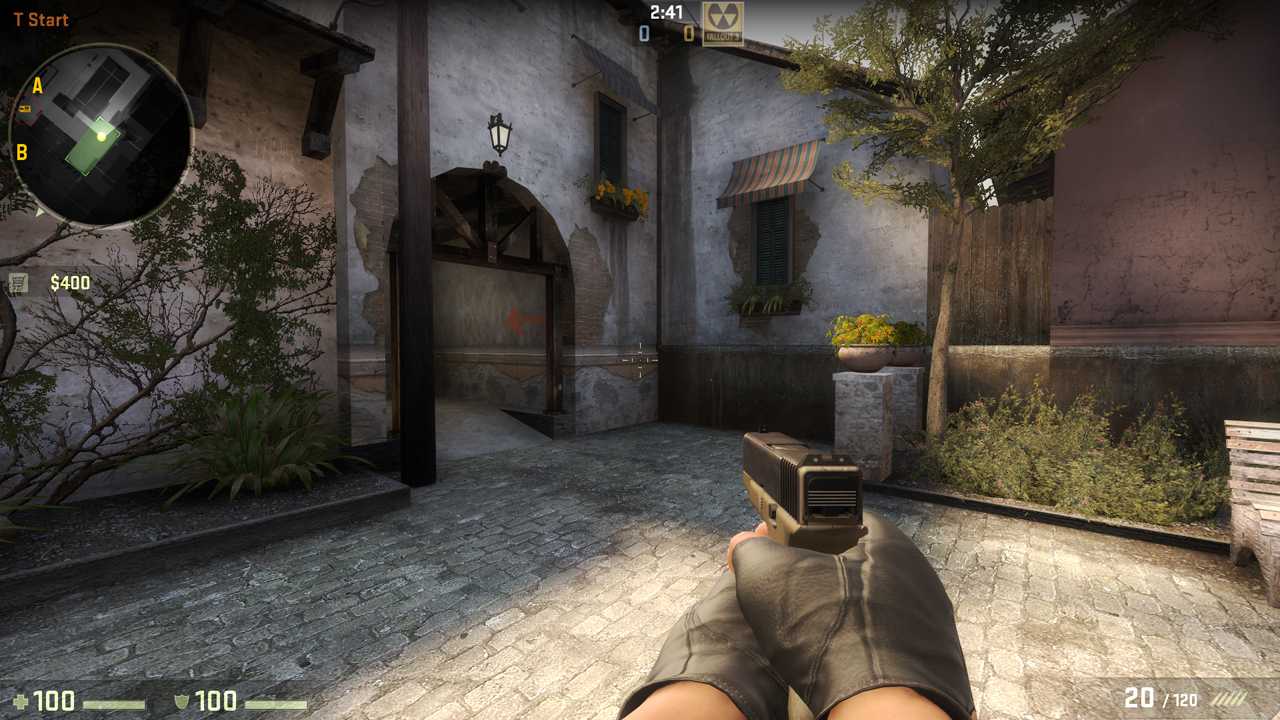1280x720 pixels.
Task: Click the health value reading 100
Action: click(56, 701)
